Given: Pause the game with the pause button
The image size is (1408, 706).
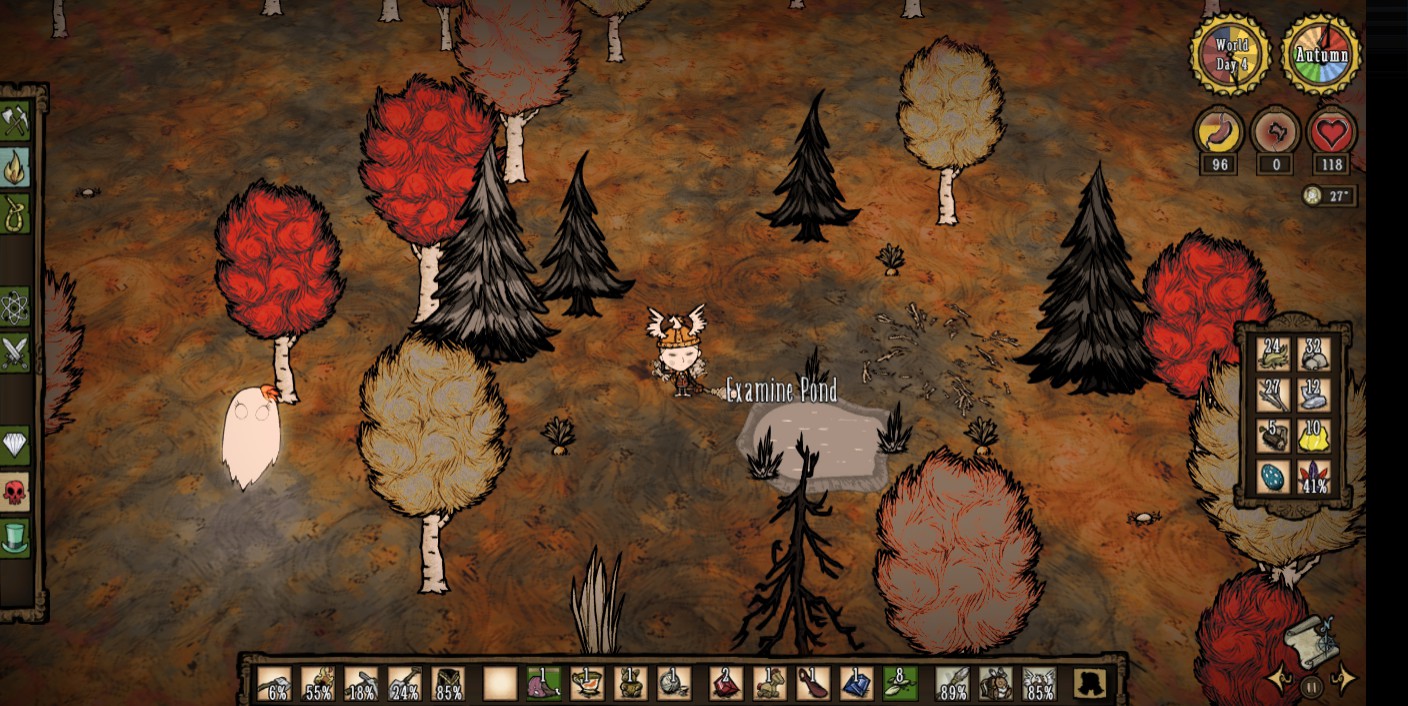Looking at the screenshot, I should (1311, 686).
